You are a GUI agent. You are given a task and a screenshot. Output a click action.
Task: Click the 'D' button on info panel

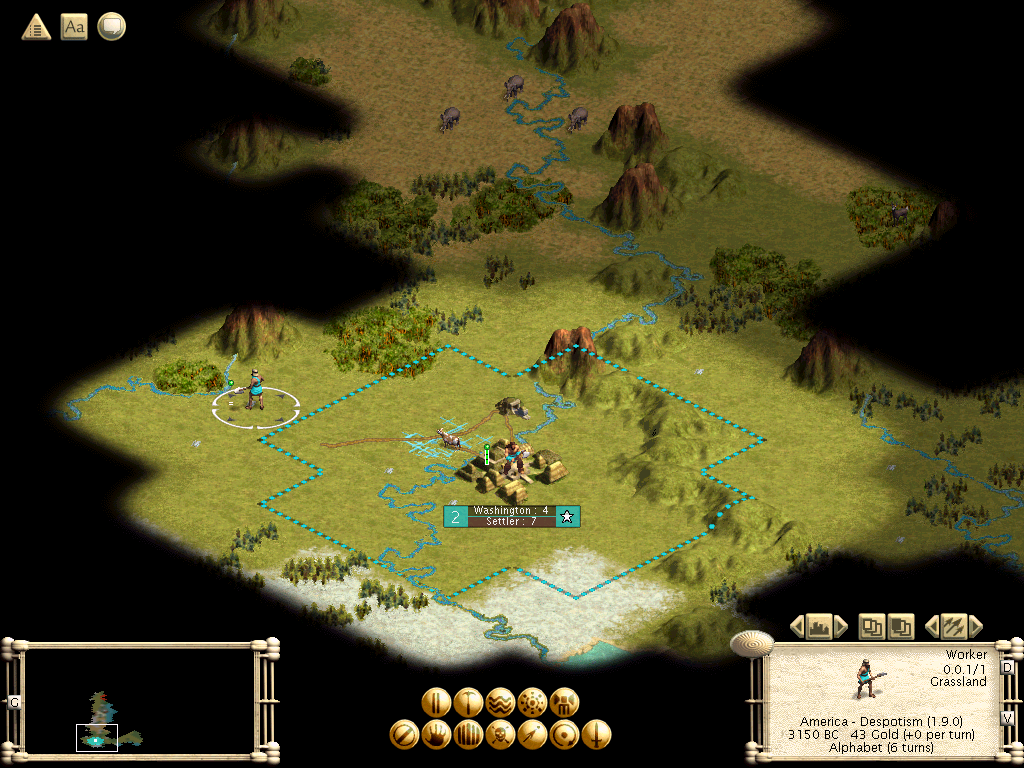(x=1007, y=667)
